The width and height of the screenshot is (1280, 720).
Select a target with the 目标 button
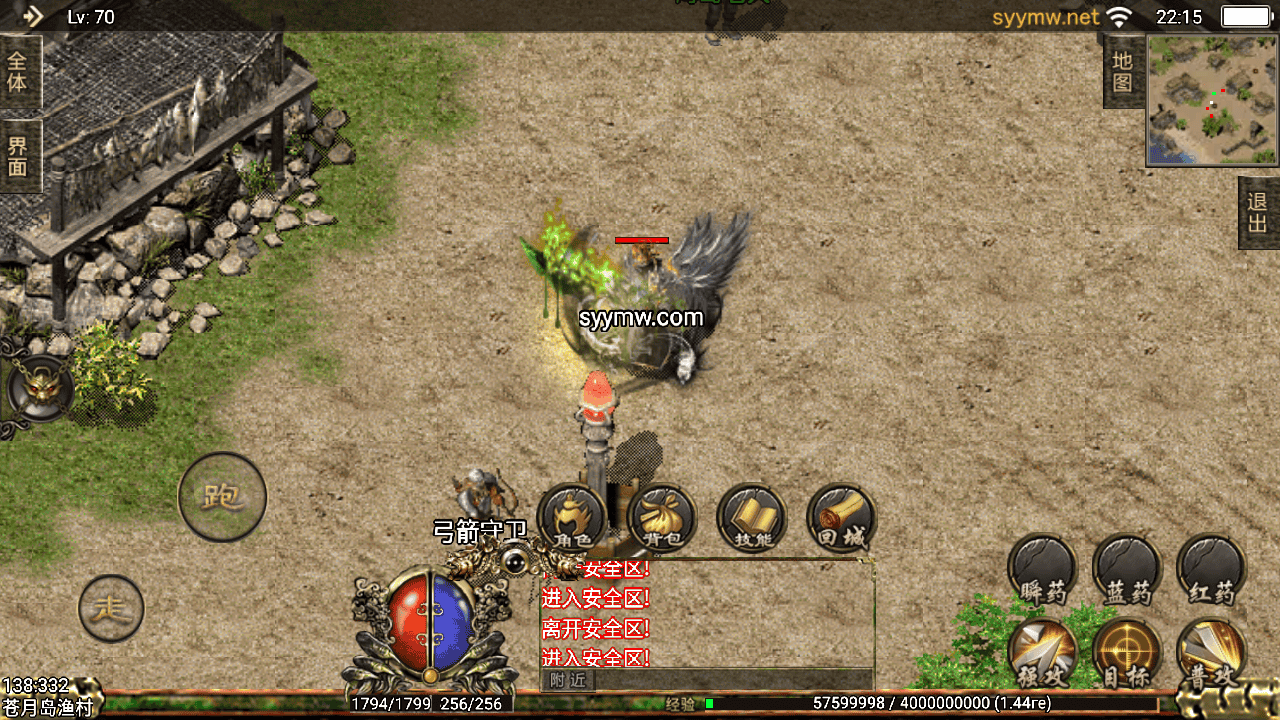1127,654
